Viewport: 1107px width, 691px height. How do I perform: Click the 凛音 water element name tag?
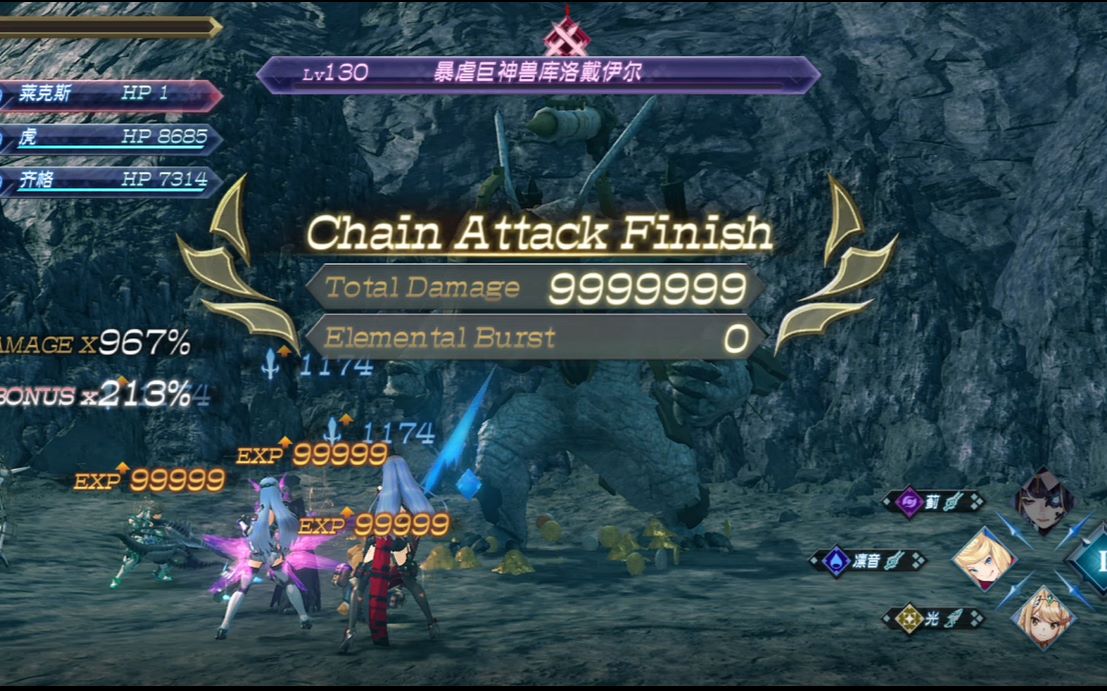[x=868, y=561]
